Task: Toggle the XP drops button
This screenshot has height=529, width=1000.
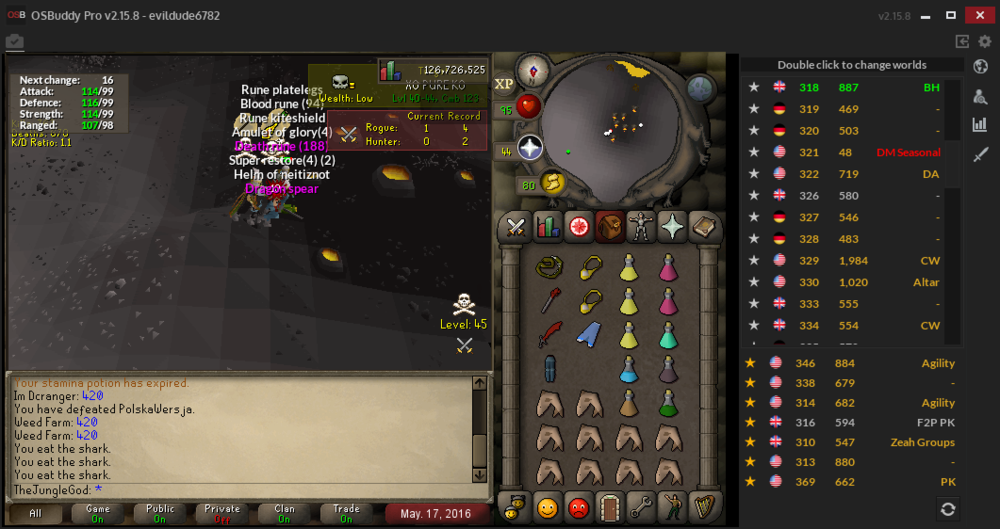Action: (504, 84)
